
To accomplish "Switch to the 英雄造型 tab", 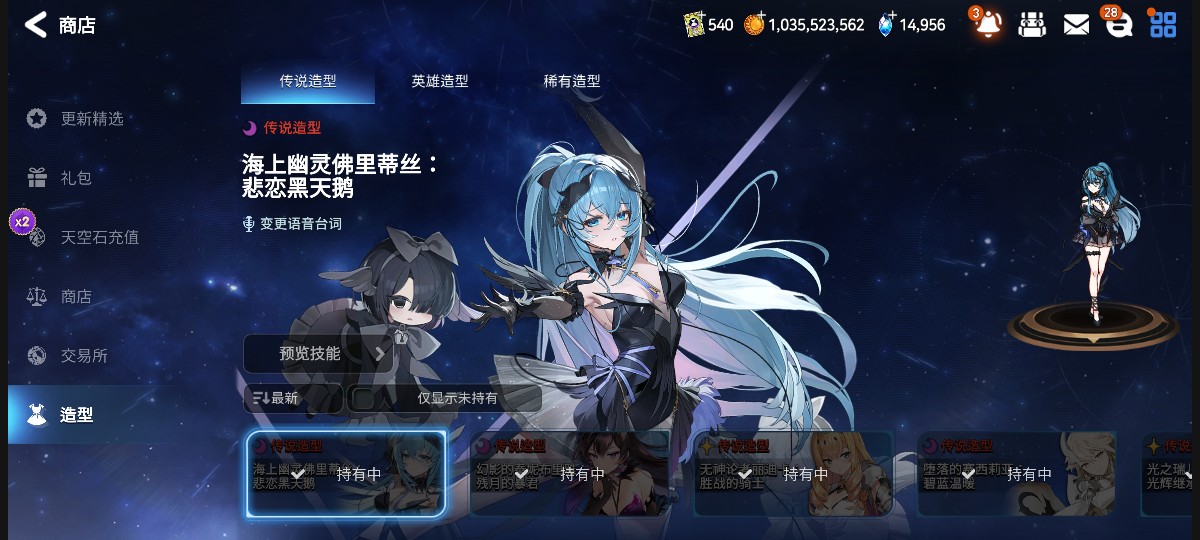I will [440, 82].
